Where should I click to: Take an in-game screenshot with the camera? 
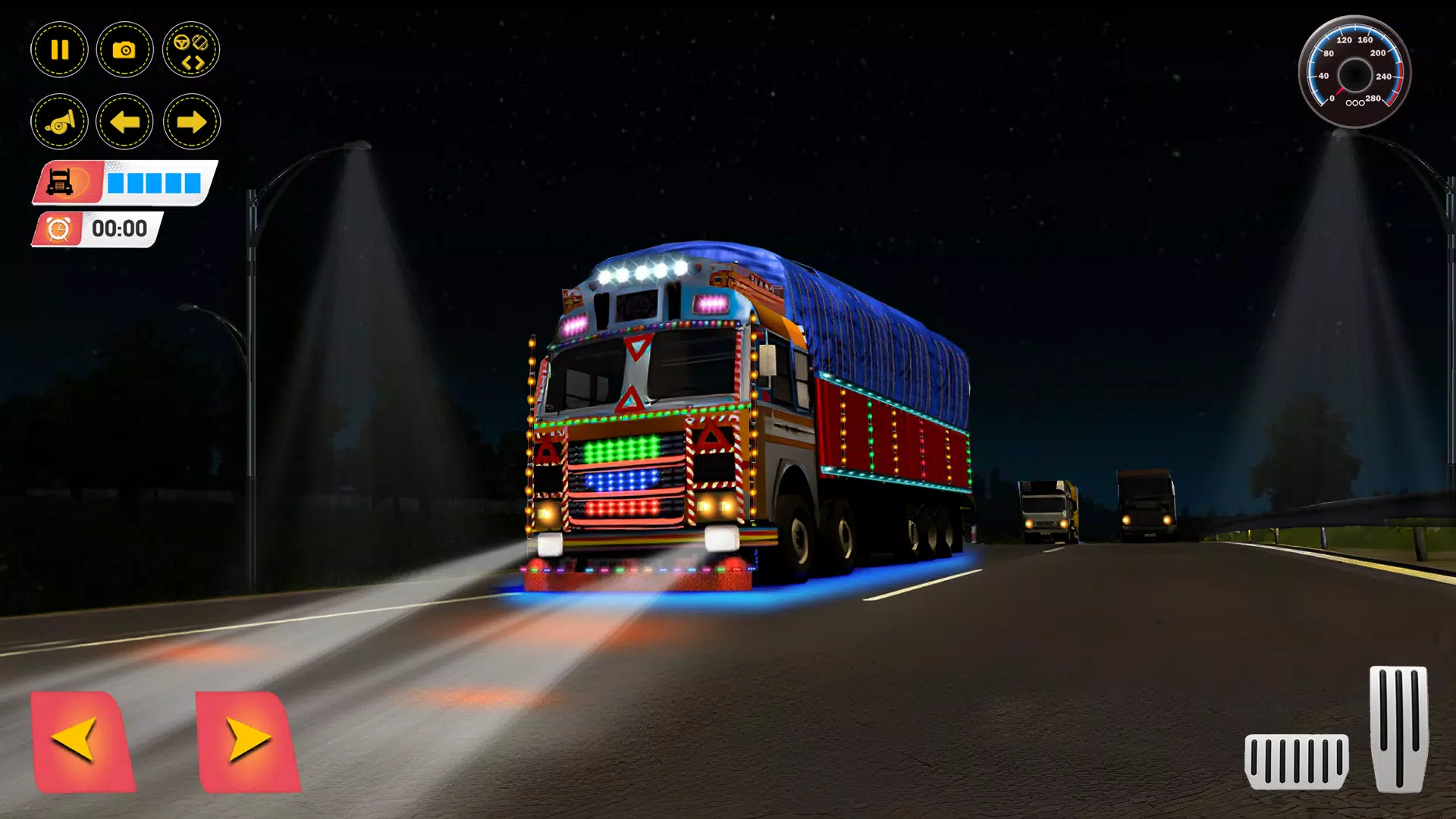click(x=124, y=49)
